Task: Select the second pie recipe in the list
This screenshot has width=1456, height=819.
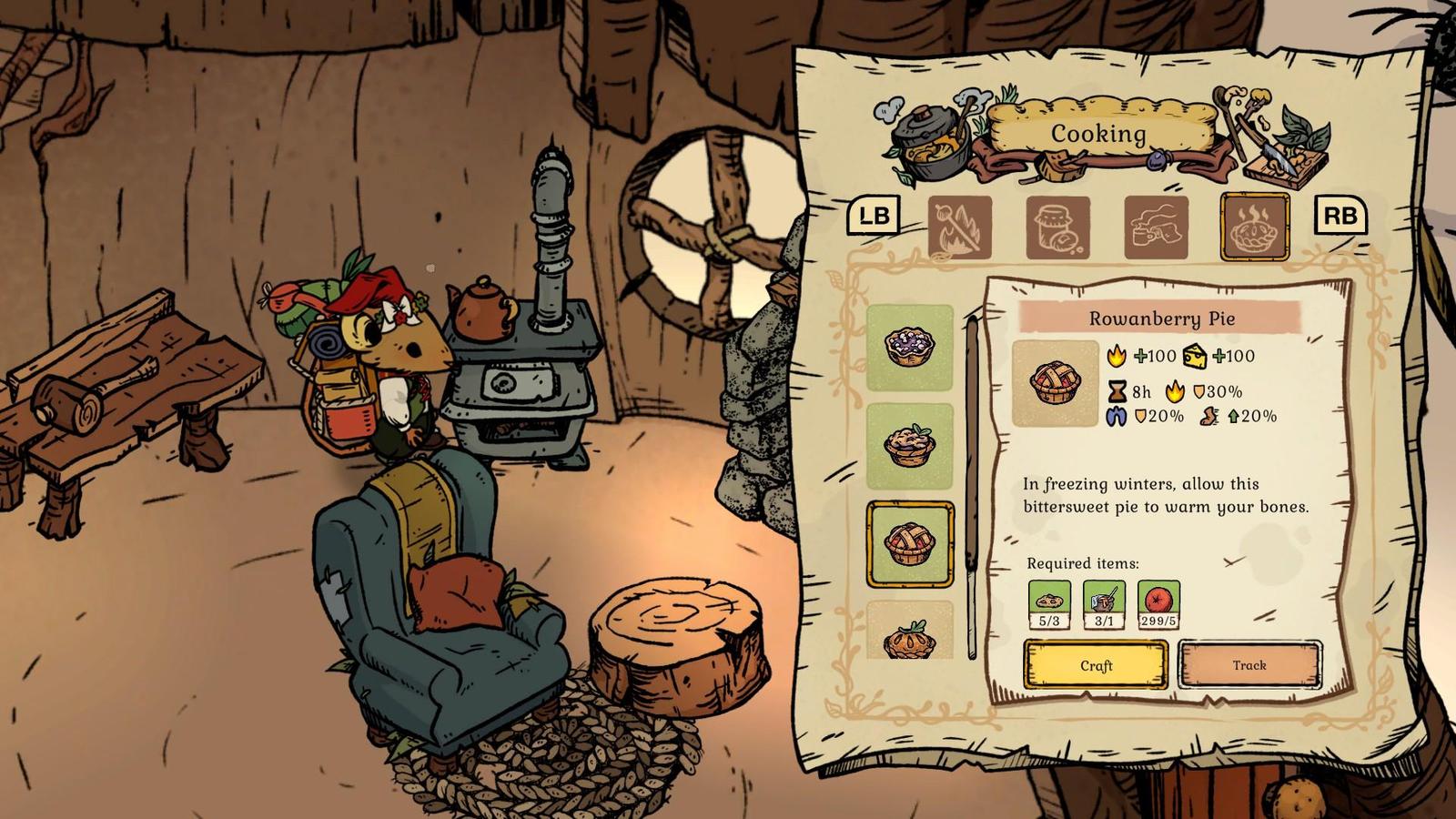Action: tap(911, 441)
